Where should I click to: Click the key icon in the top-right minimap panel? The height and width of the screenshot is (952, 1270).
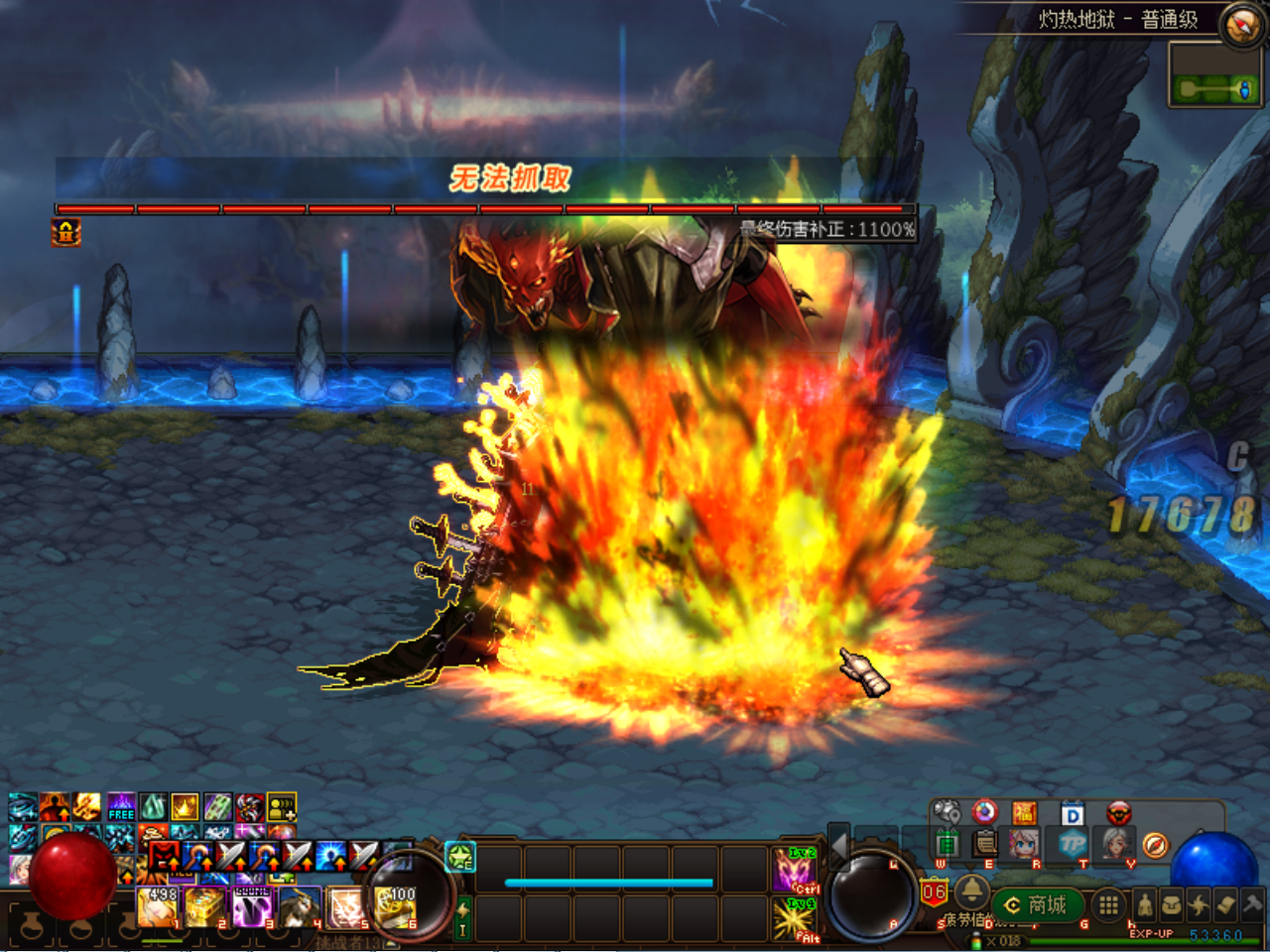click(x=1204, y=87)
